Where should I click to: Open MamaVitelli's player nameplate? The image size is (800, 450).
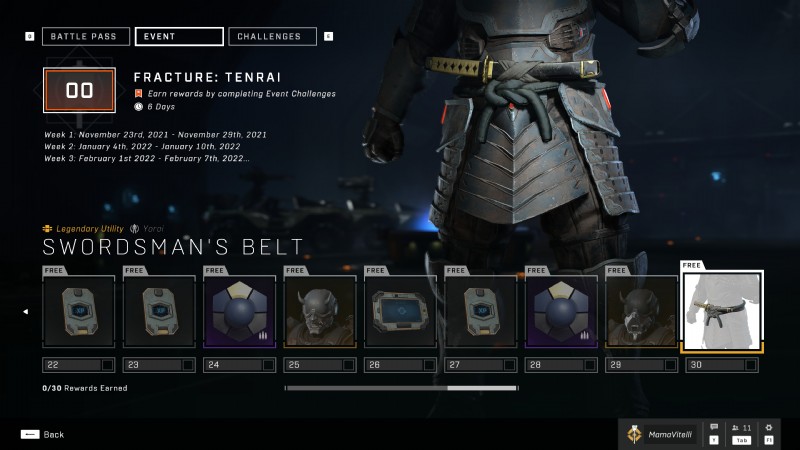(x=660, y=434)
